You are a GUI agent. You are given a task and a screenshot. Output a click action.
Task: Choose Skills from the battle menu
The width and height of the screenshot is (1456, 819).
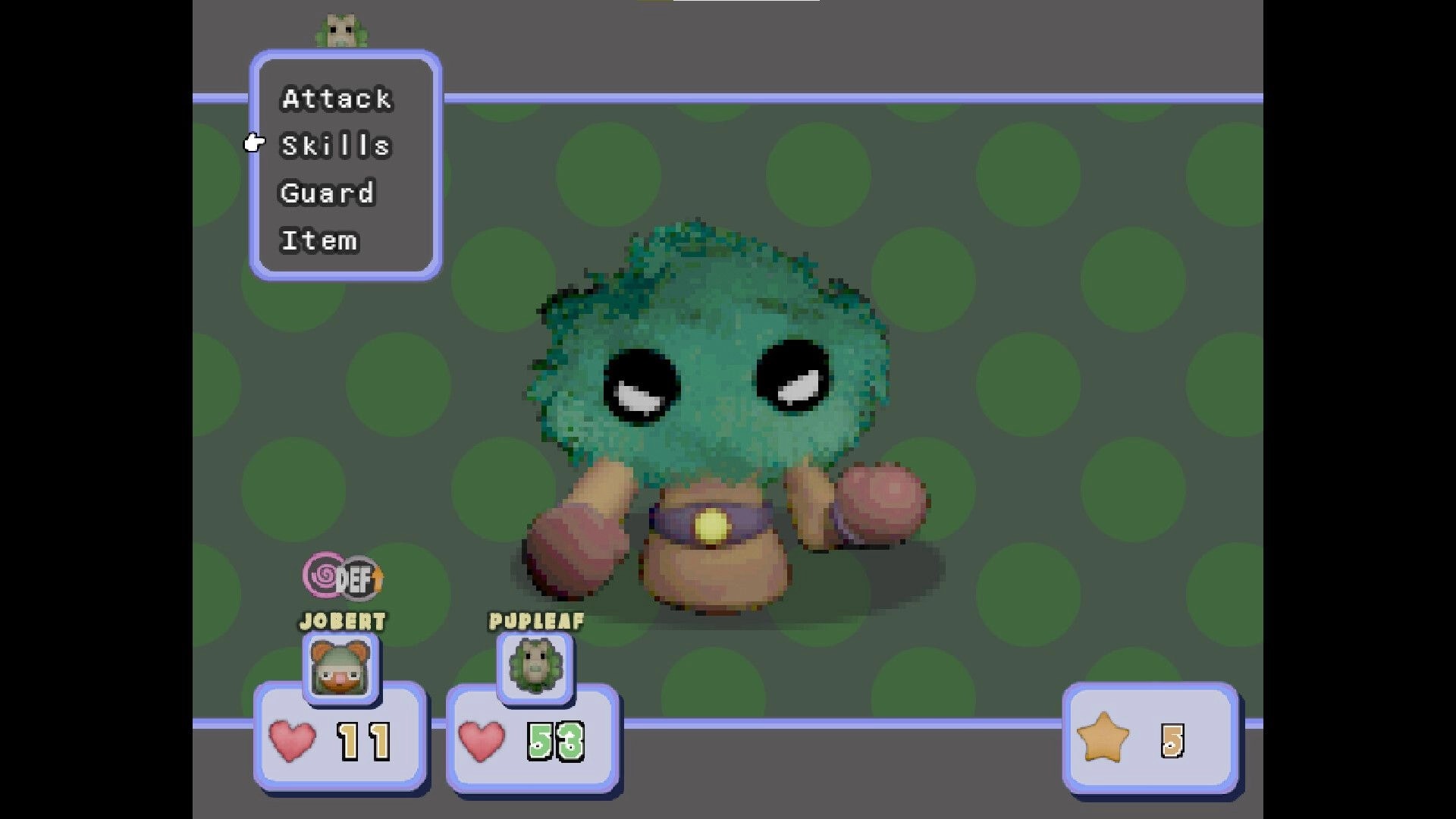point(336,145)
